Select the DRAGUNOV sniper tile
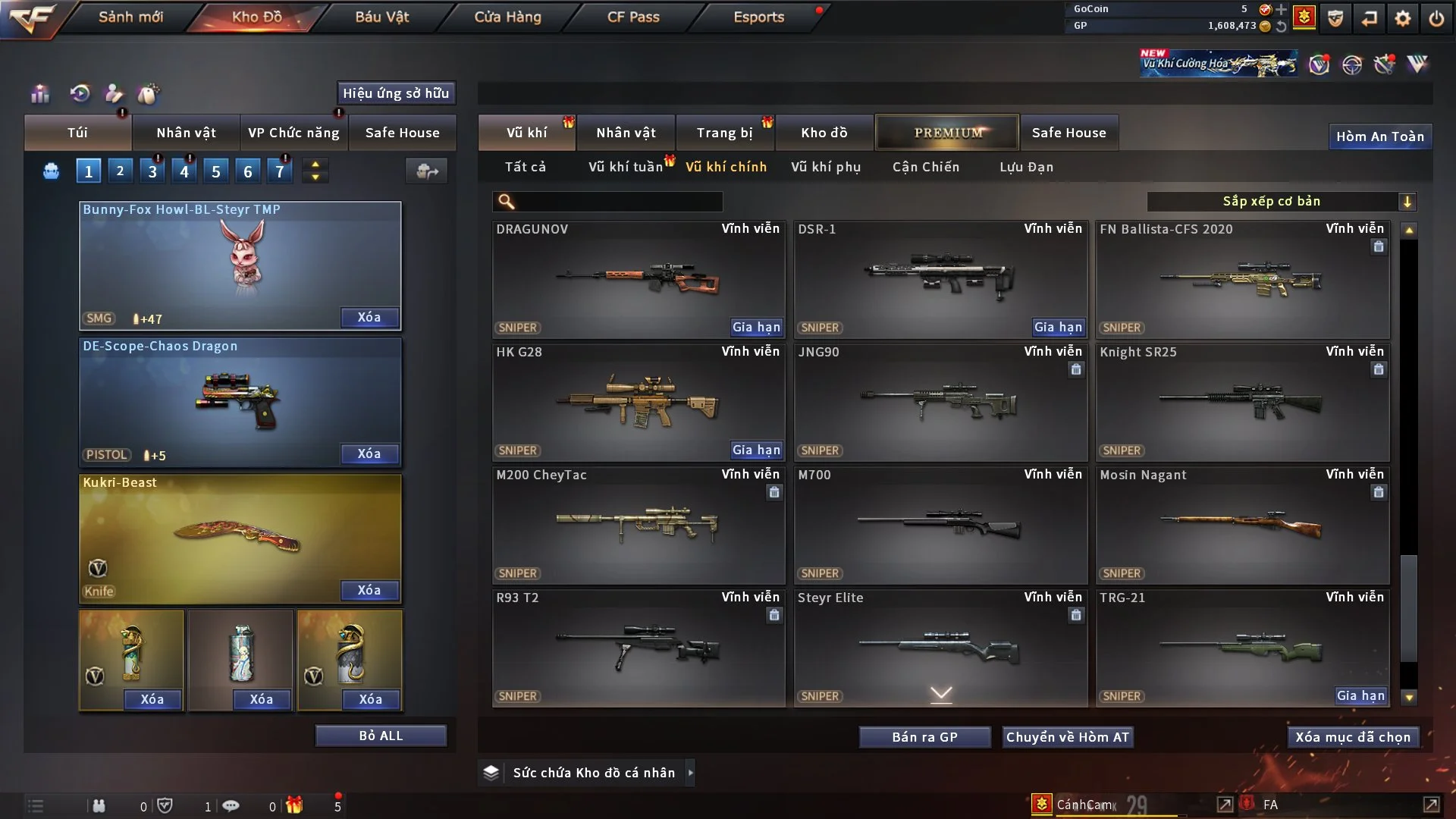Screen dimensions: 1456x819 coord(638,279)
